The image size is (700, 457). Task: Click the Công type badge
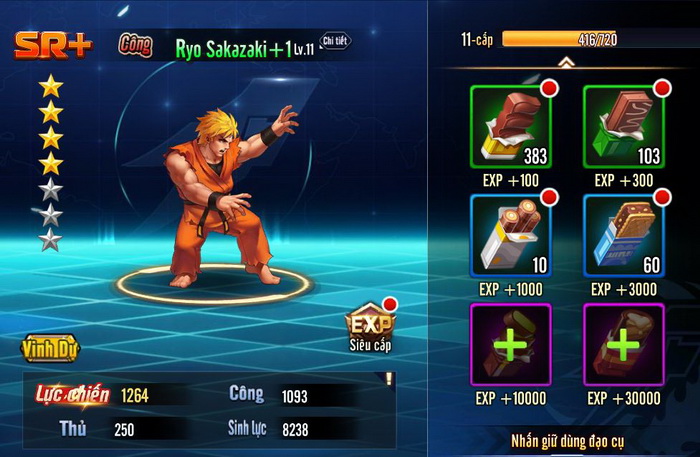coord(135,45)
